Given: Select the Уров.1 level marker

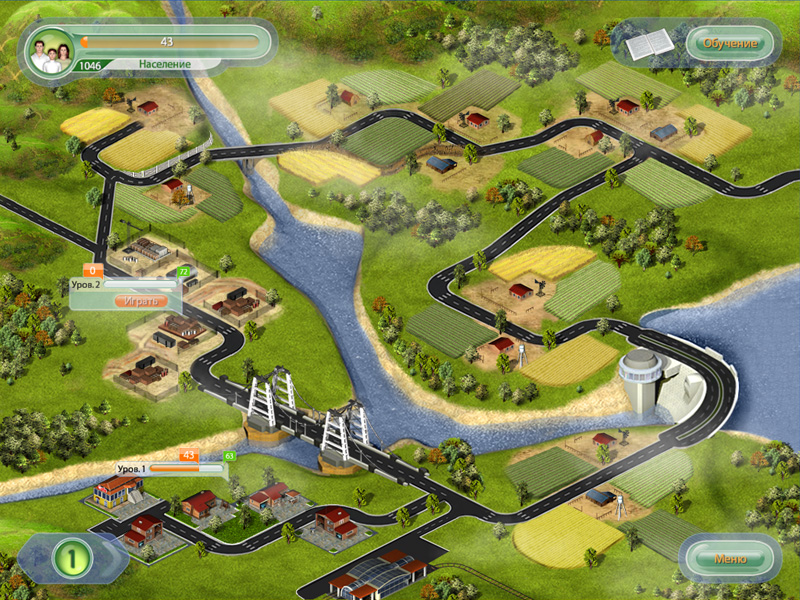Looking at the screenshot, I should tap(131, 468).
